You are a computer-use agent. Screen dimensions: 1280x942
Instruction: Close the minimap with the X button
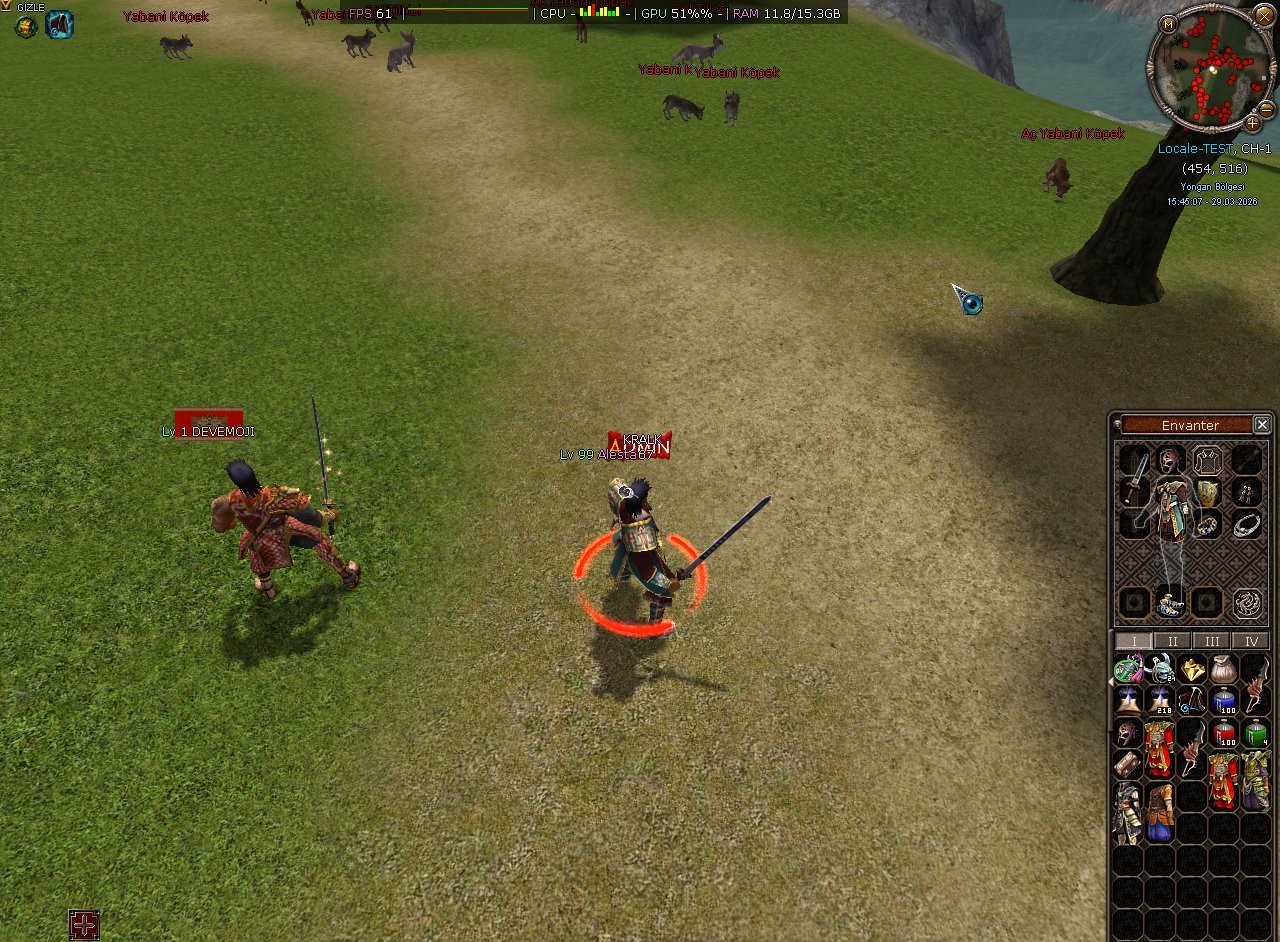pos(1262,18)
